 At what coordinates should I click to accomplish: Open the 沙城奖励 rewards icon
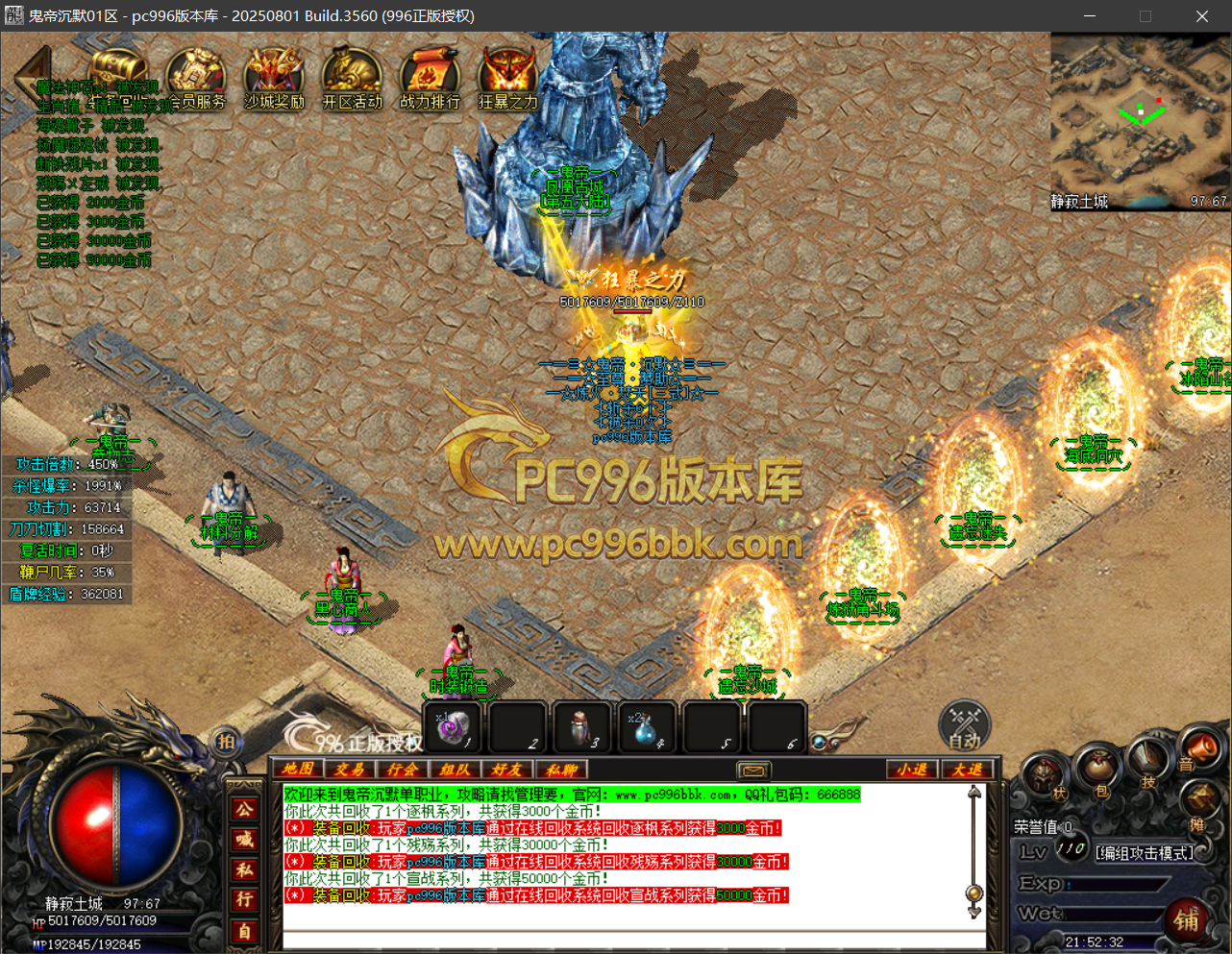274,79
